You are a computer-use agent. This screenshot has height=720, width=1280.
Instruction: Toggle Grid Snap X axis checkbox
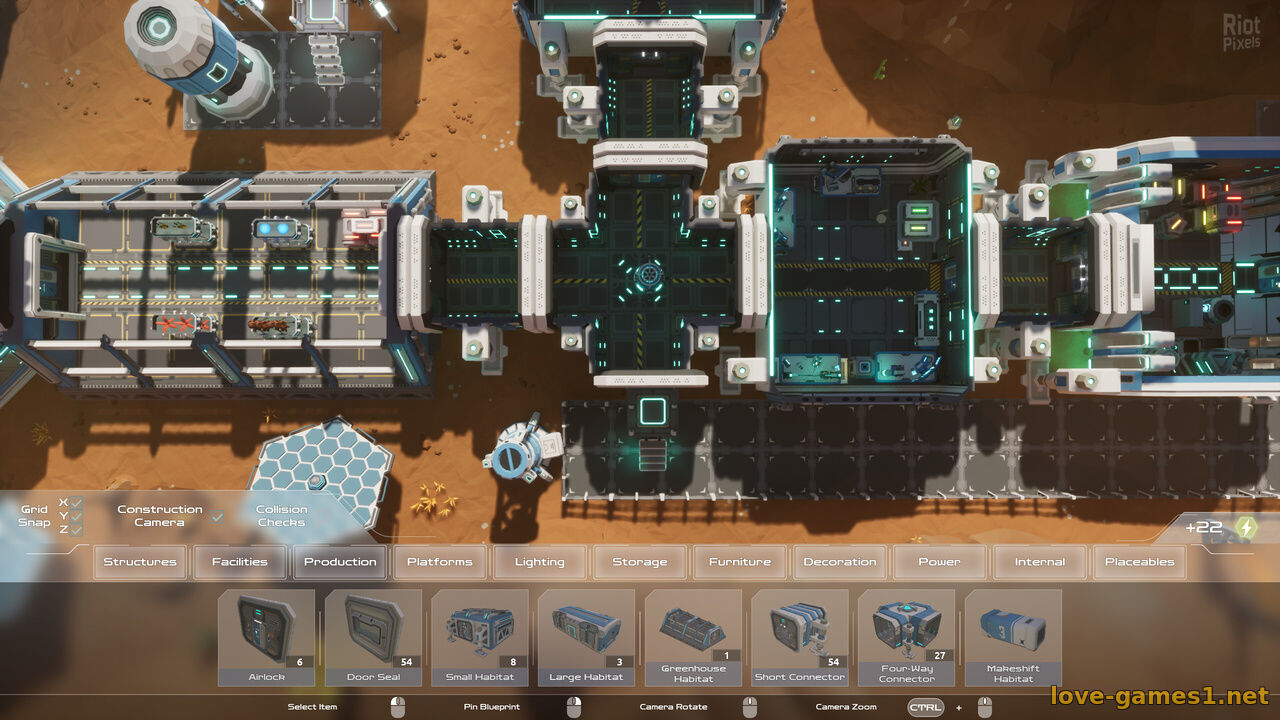[77, 503]
